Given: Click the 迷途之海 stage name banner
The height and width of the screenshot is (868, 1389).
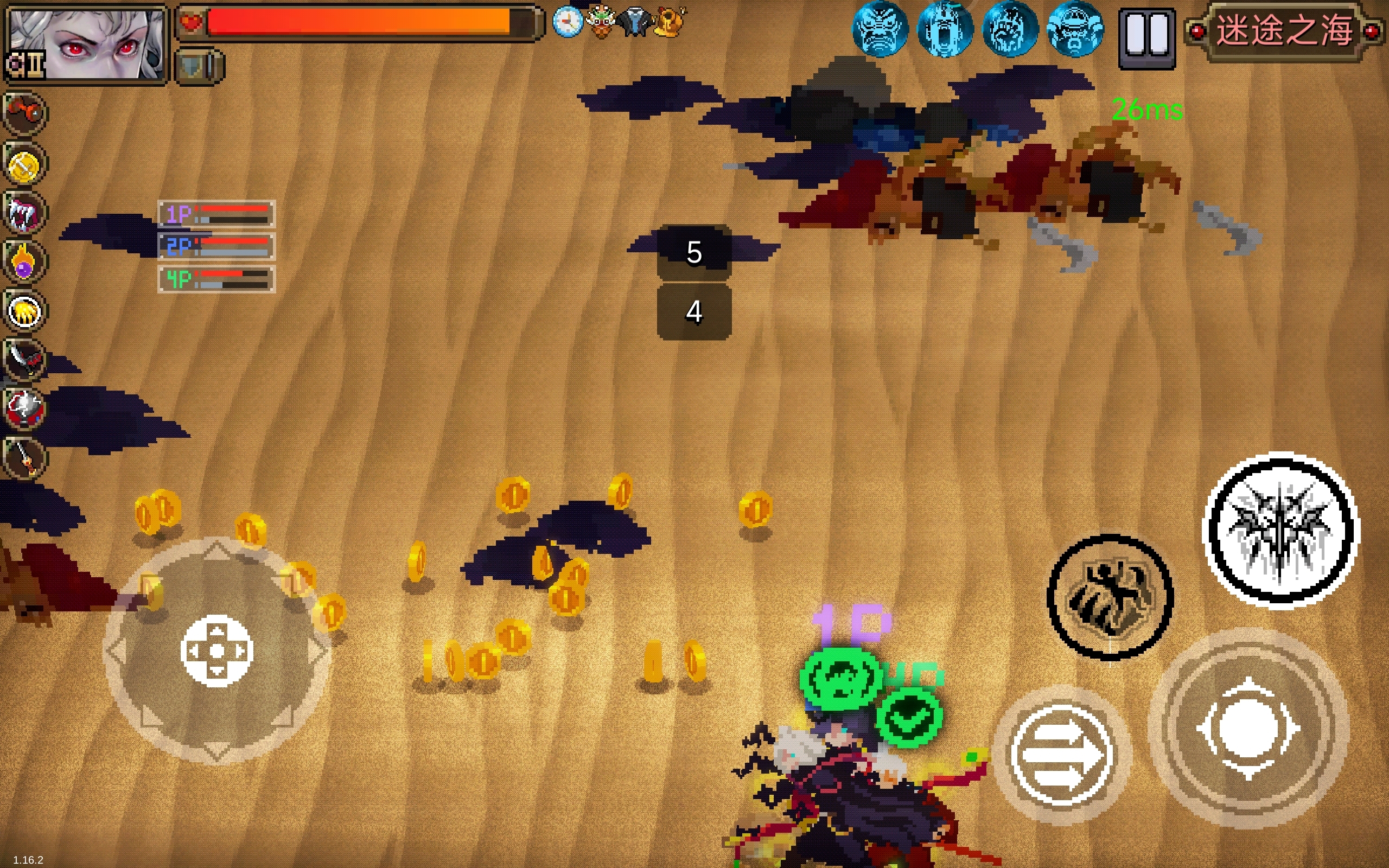Looking at the screenshot, I should [x=1284, y=31].
